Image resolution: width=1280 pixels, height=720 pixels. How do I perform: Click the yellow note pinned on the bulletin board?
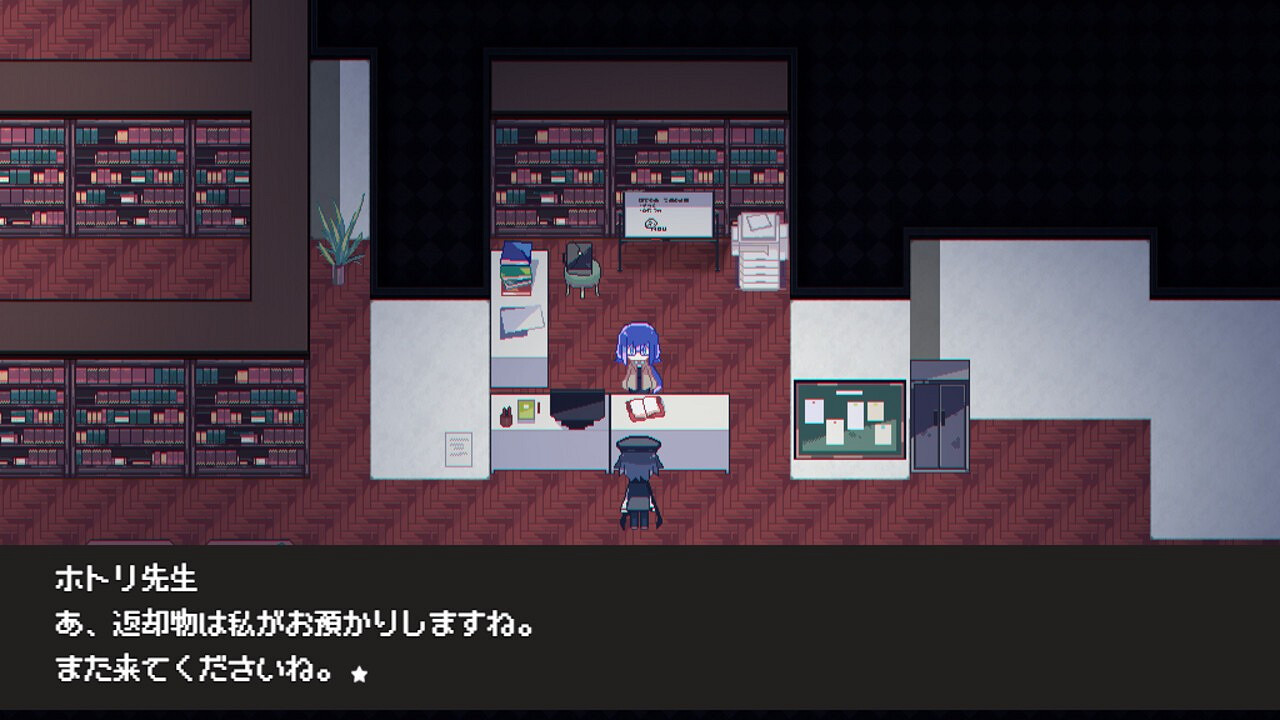pos(876,410)
